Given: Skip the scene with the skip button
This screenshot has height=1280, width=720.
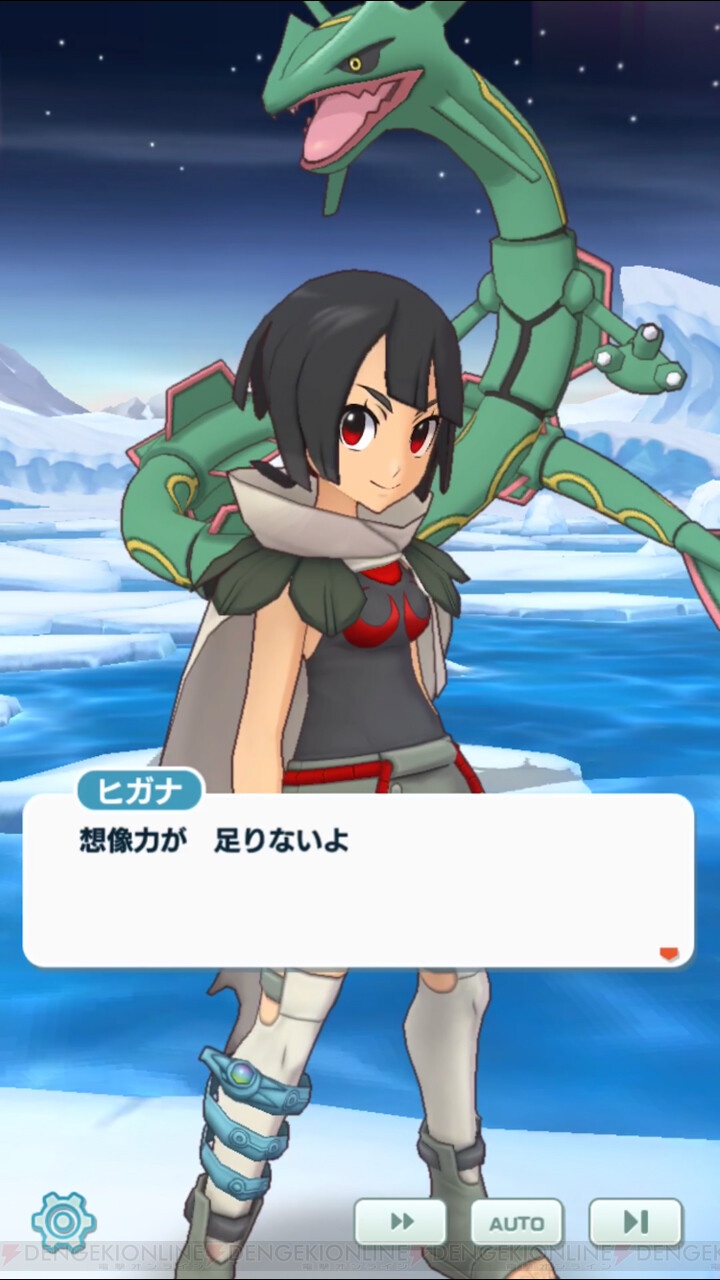Looking at the screenshot, I should pyautogui.click(x=635, y=1222).
